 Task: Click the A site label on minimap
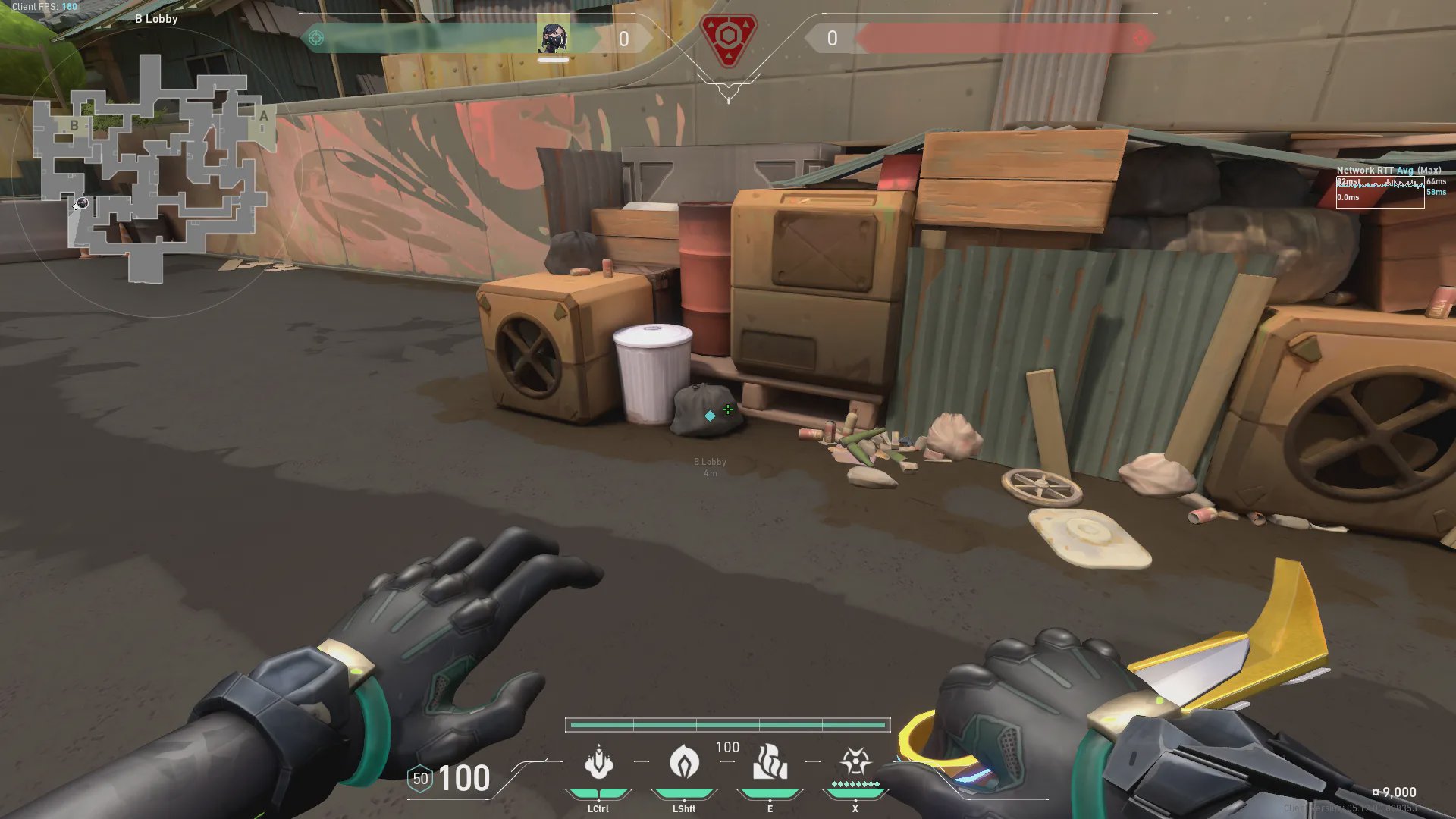263,116
